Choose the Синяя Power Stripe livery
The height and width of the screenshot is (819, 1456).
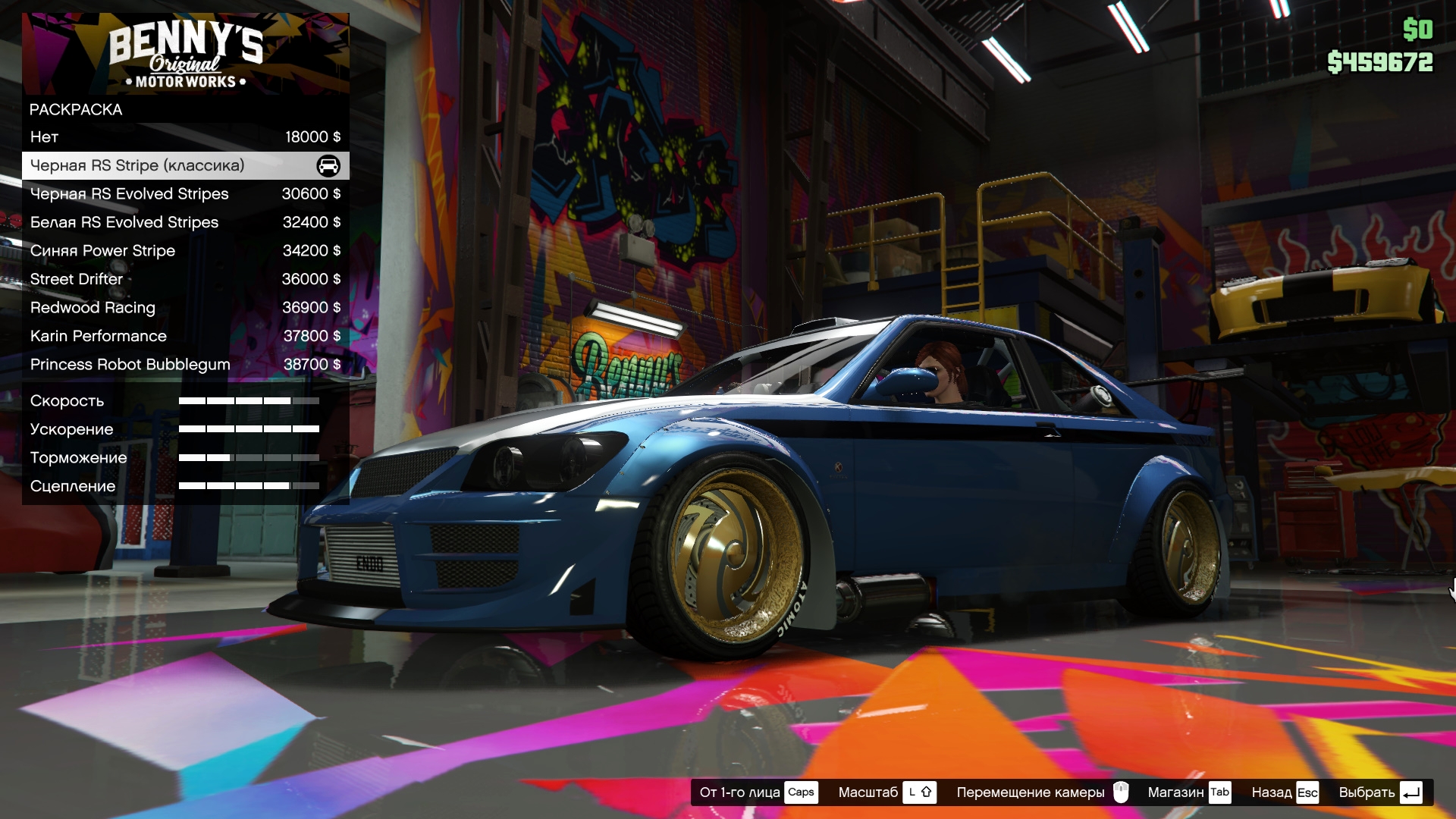(185, 251)
